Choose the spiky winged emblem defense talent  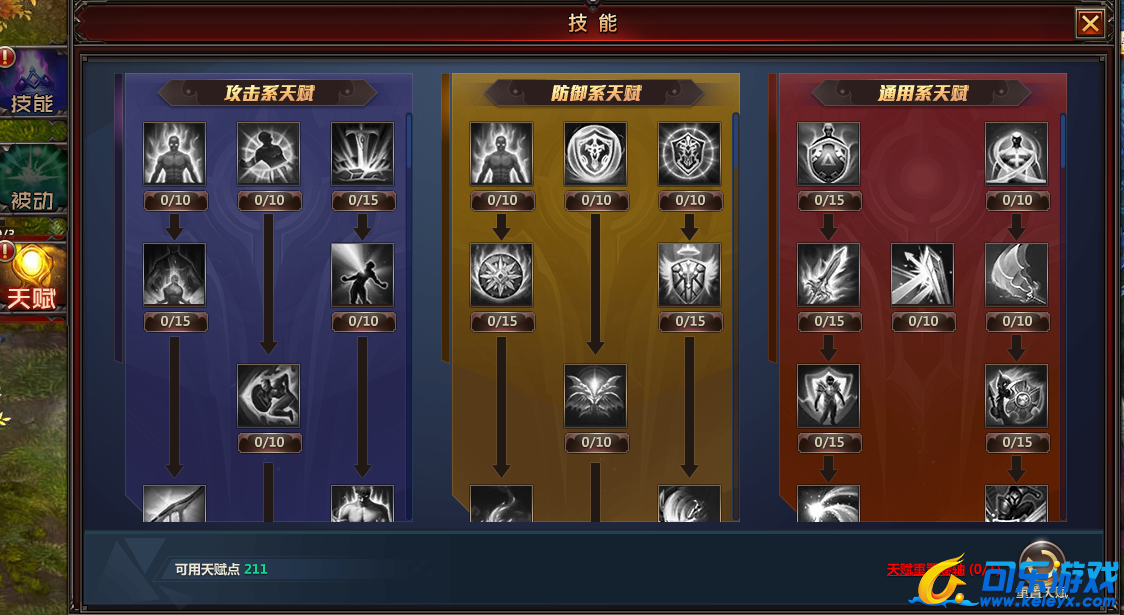tap(595, 395)
